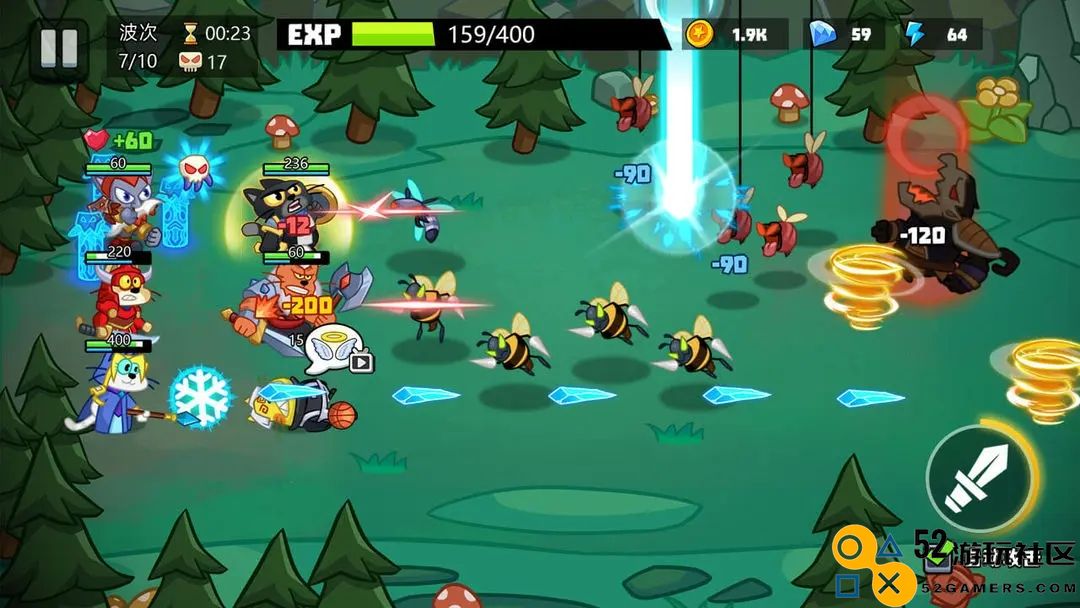Pause the game

58,48
